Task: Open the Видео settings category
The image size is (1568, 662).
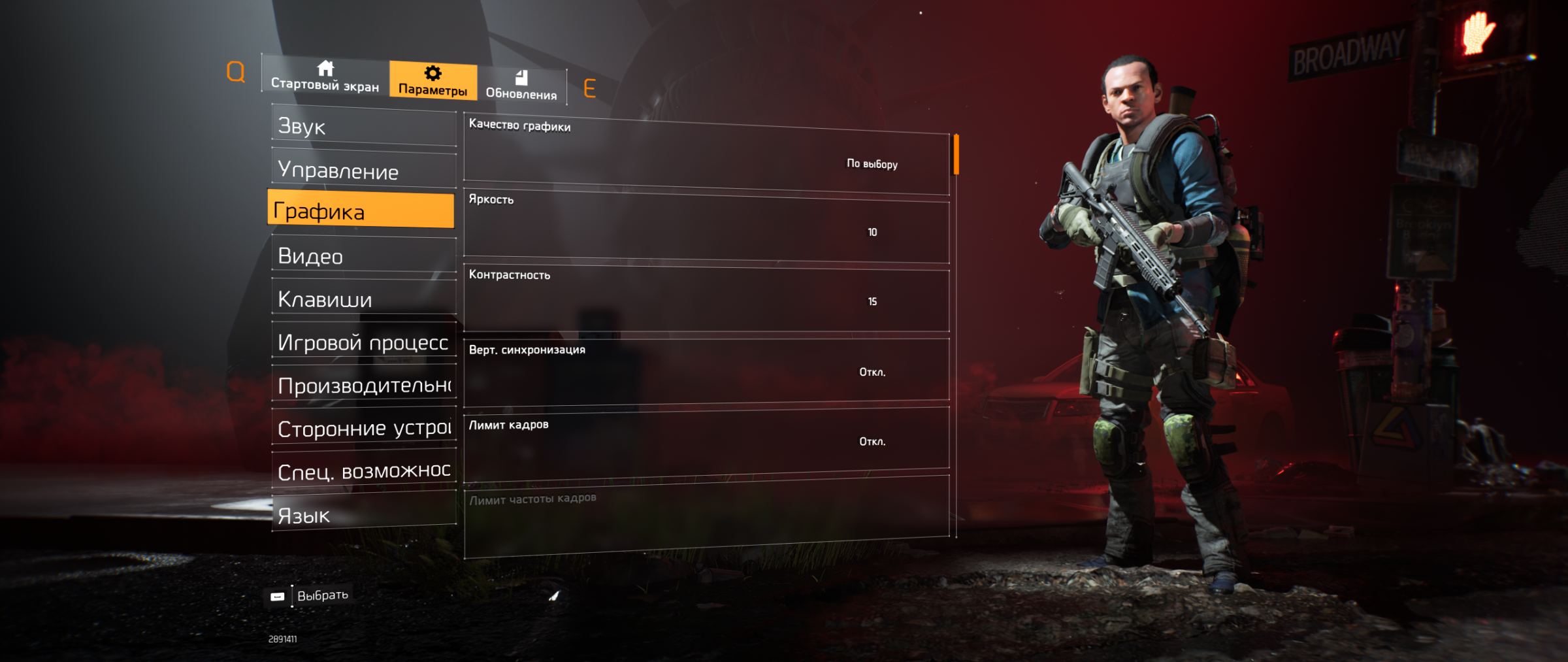Action: (363, 256)
